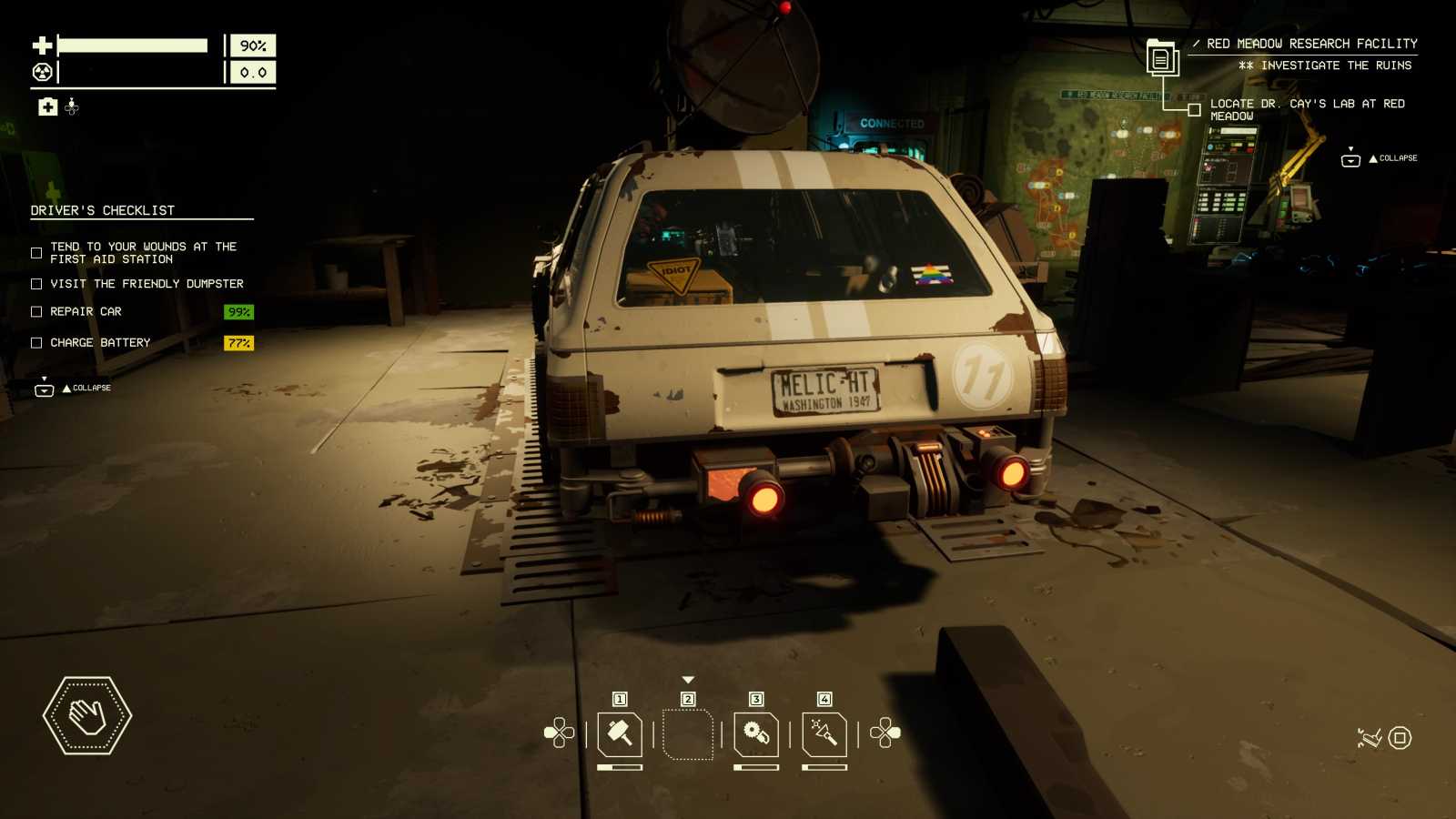This screenshot has width=1456, height=819.
Task: Click the down arrow above slot 2
Action: tap(688, 678)
